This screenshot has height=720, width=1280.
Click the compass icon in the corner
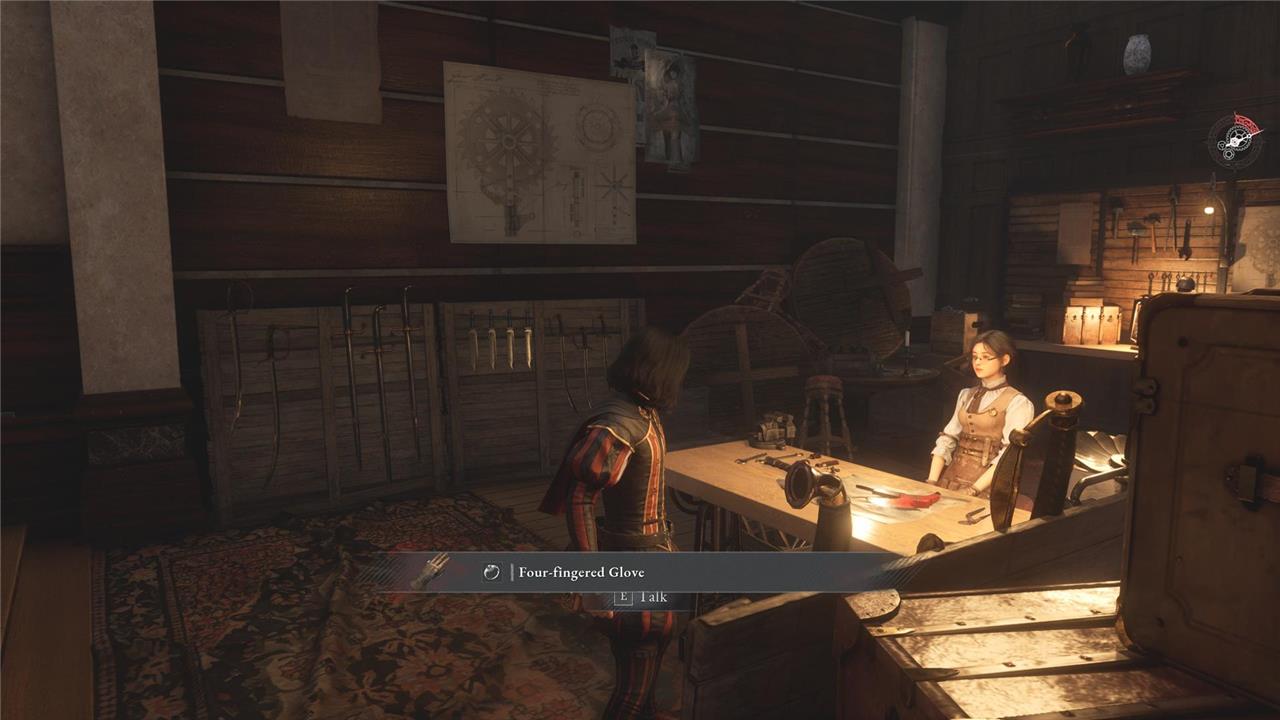click(x=1235, y=141)
